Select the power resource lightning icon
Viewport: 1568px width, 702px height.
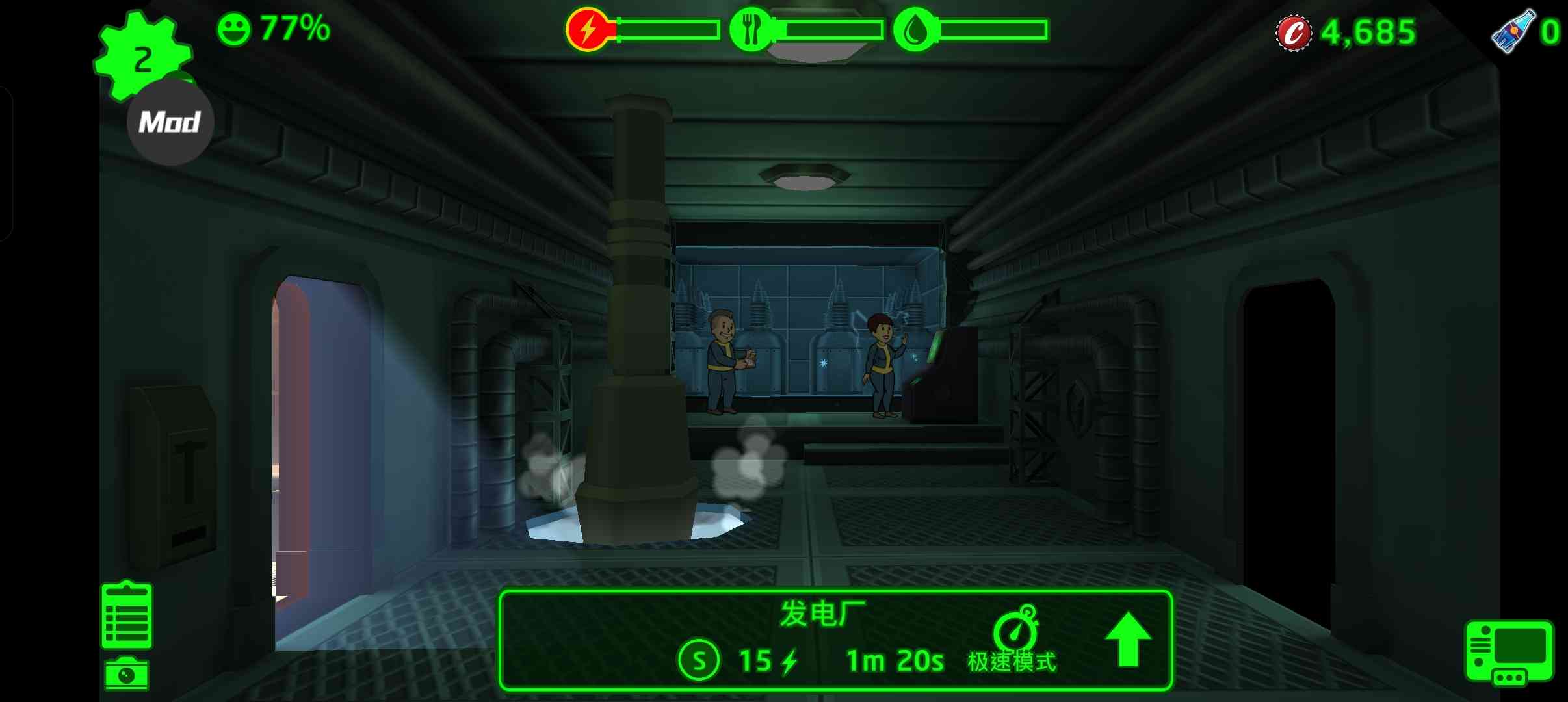[x=588, y=30]
